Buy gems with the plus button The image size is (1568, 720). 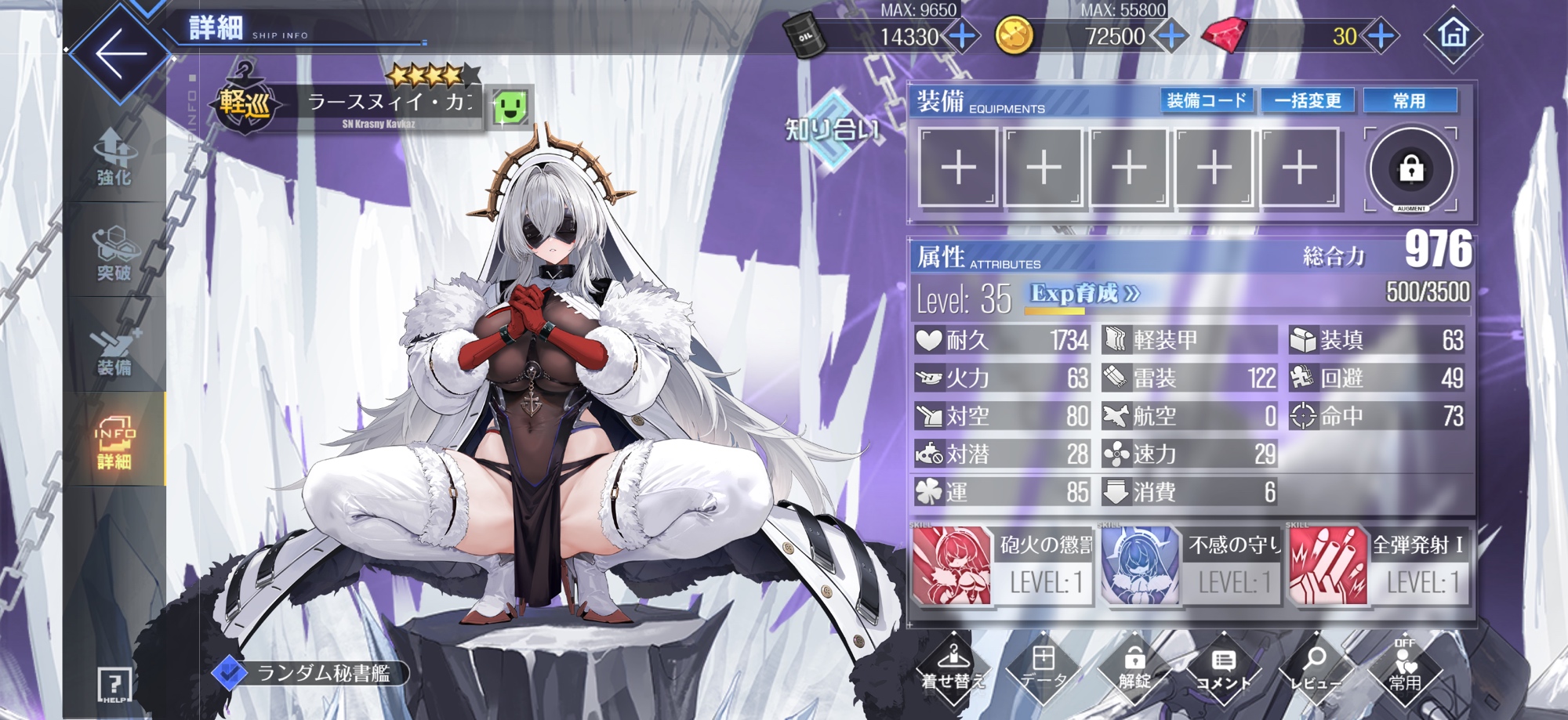(x=1381, y=36)
